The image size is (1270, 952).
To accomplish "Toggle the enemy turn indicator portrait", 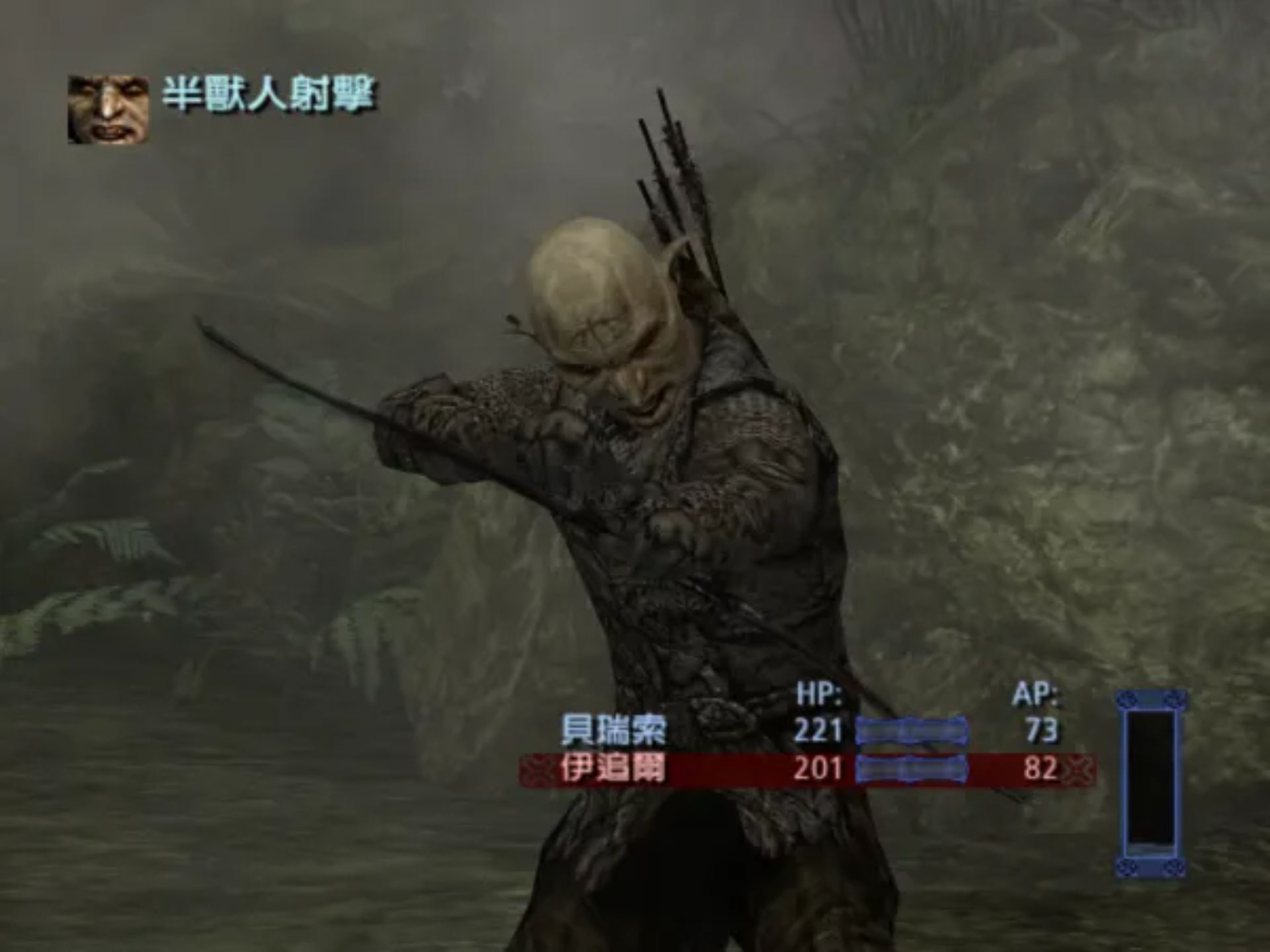I will click(108, 109).
